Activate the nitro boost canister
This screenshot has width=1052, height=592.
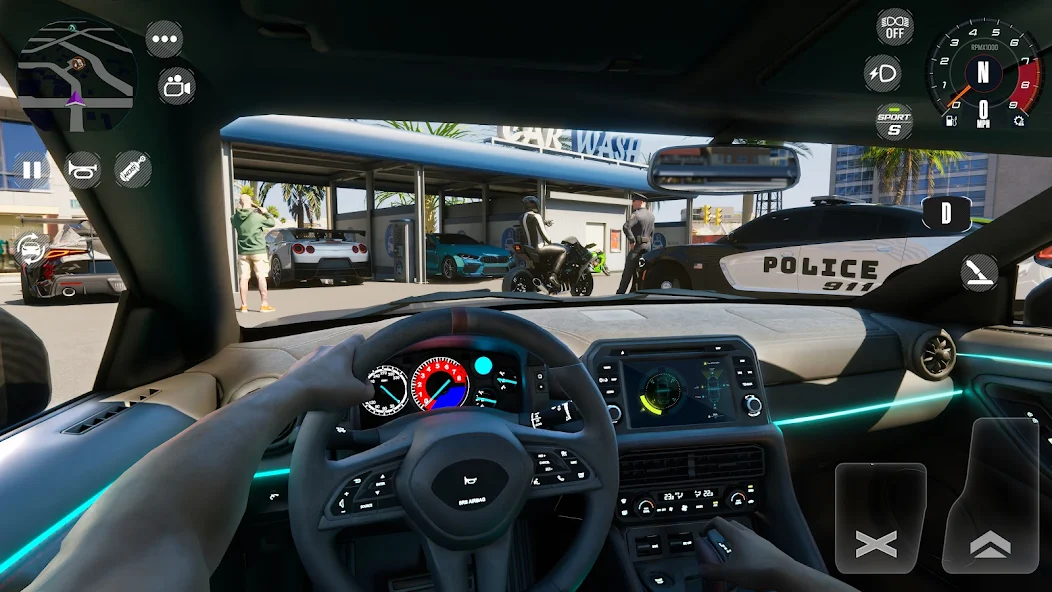[132, 170]
